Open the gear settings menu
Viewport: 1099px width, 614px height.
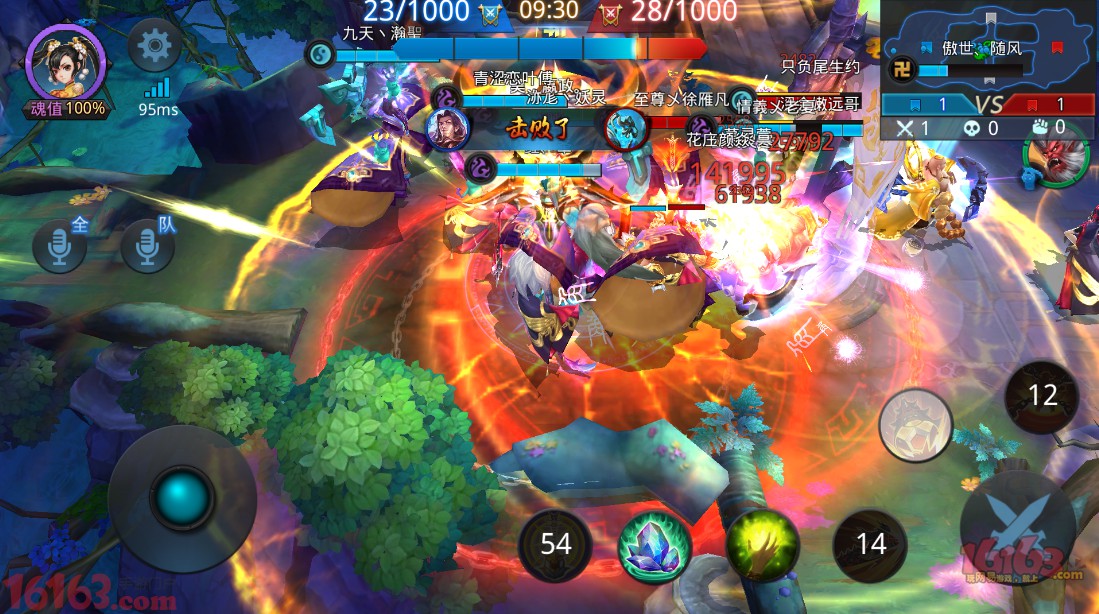[x=154, y=45]
